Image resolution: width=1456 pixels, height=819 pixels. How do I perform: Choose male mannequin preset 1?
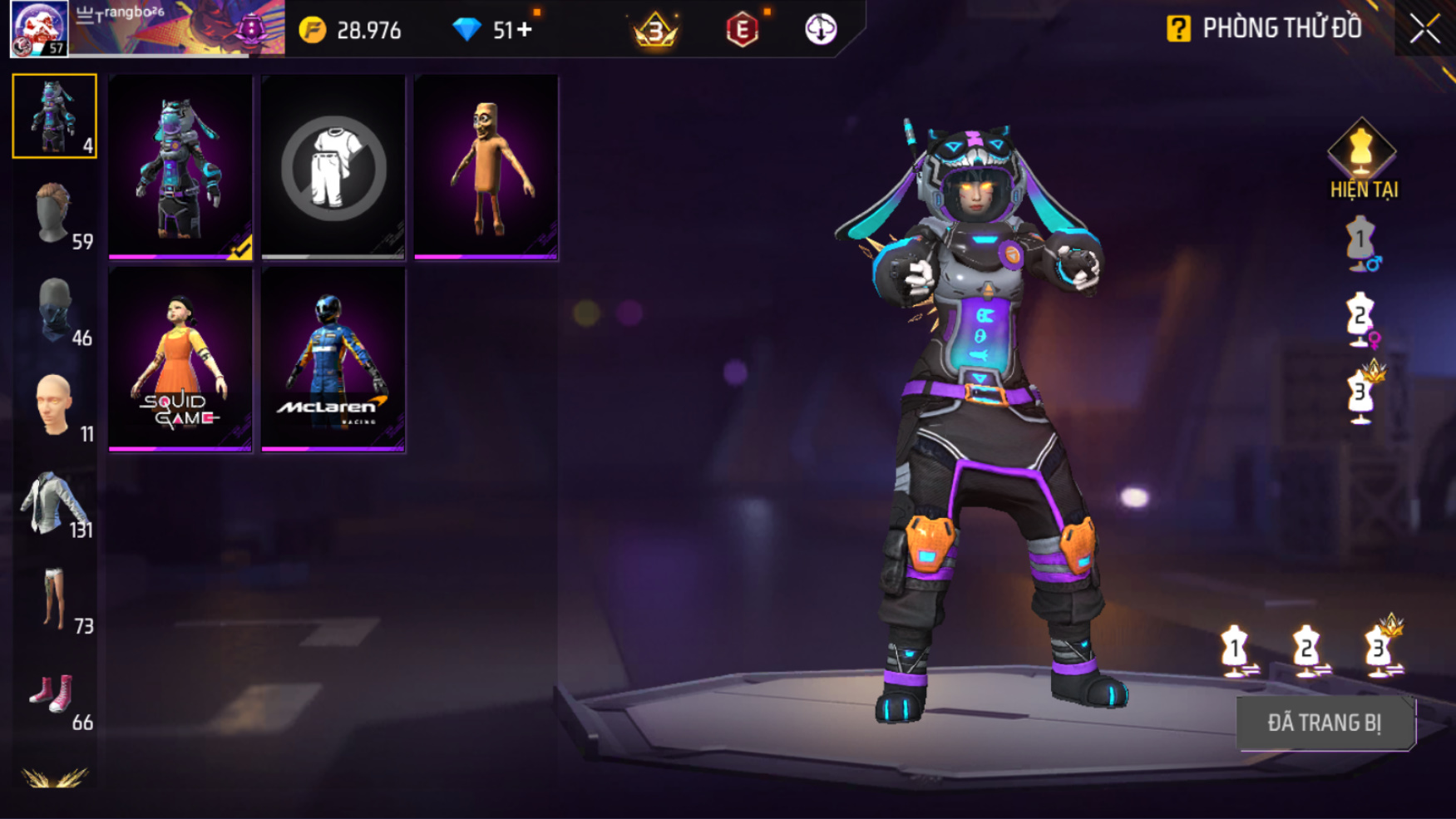[x=1361, y=243]
